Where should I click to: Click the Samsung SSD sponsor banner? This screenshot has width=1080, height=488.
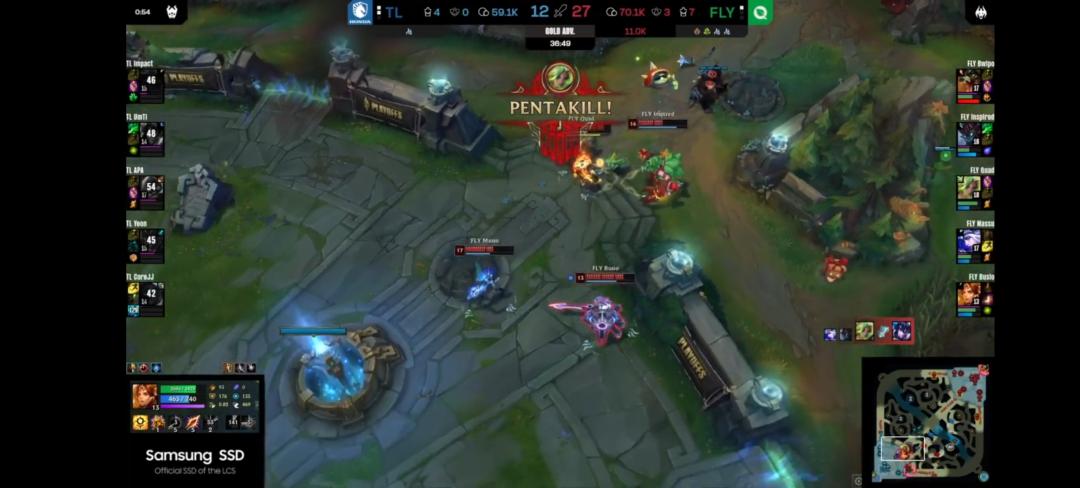pyautogui.click(x=195, y=459)
